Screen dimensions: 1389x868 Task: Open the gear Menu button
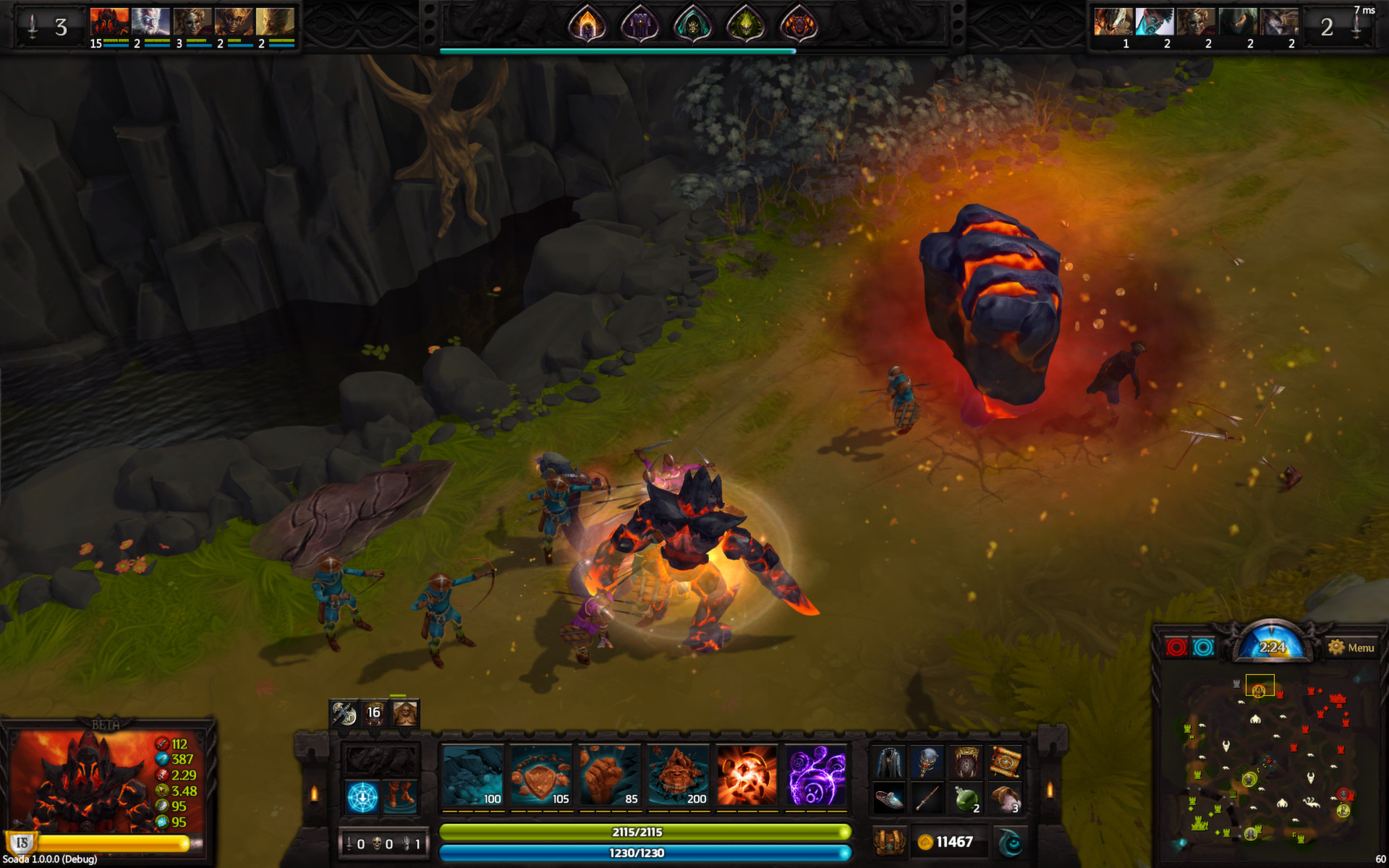(x=1351, y=647)
